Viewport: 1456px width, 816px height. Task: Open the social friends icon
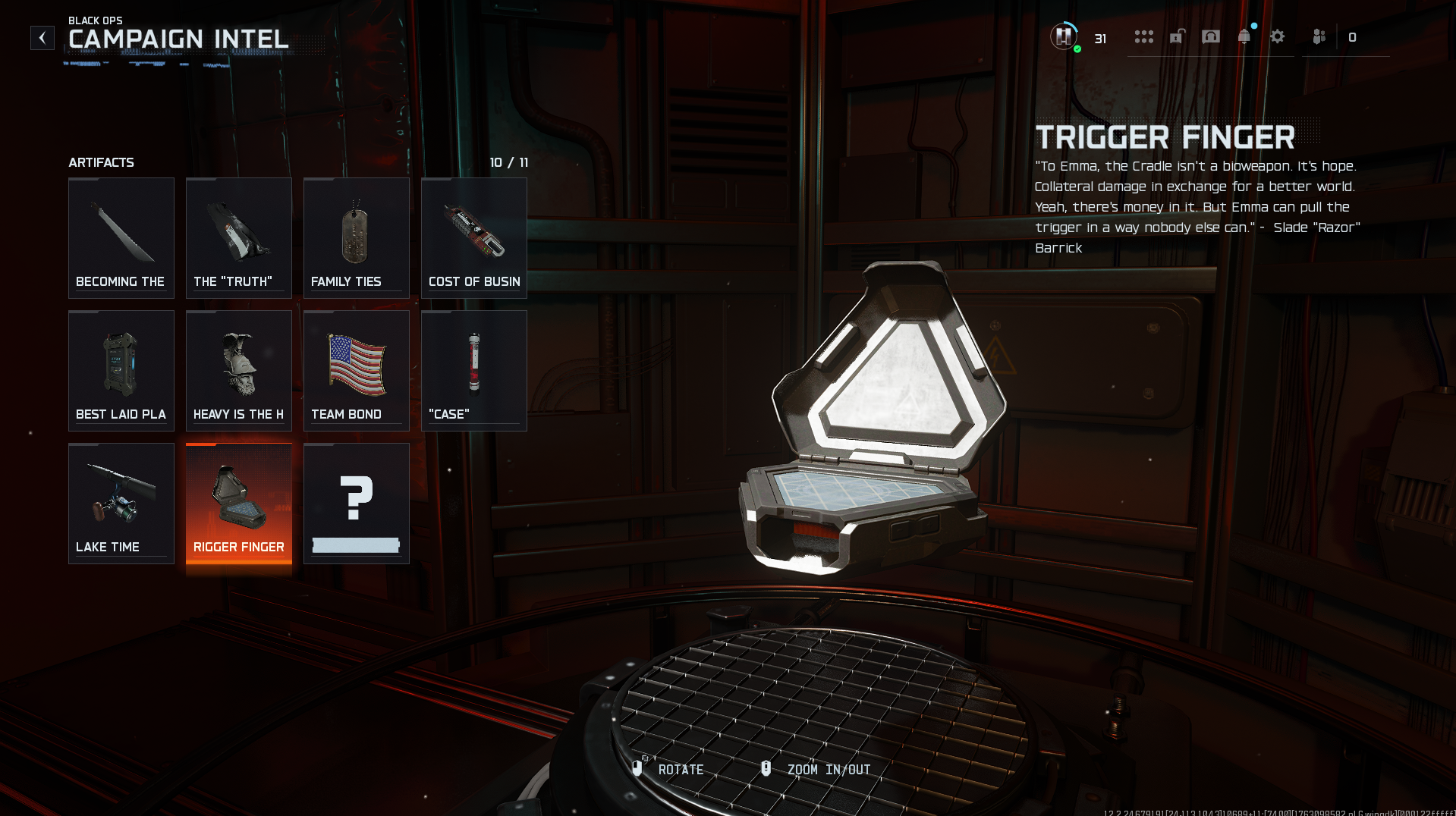(1319, 36)
